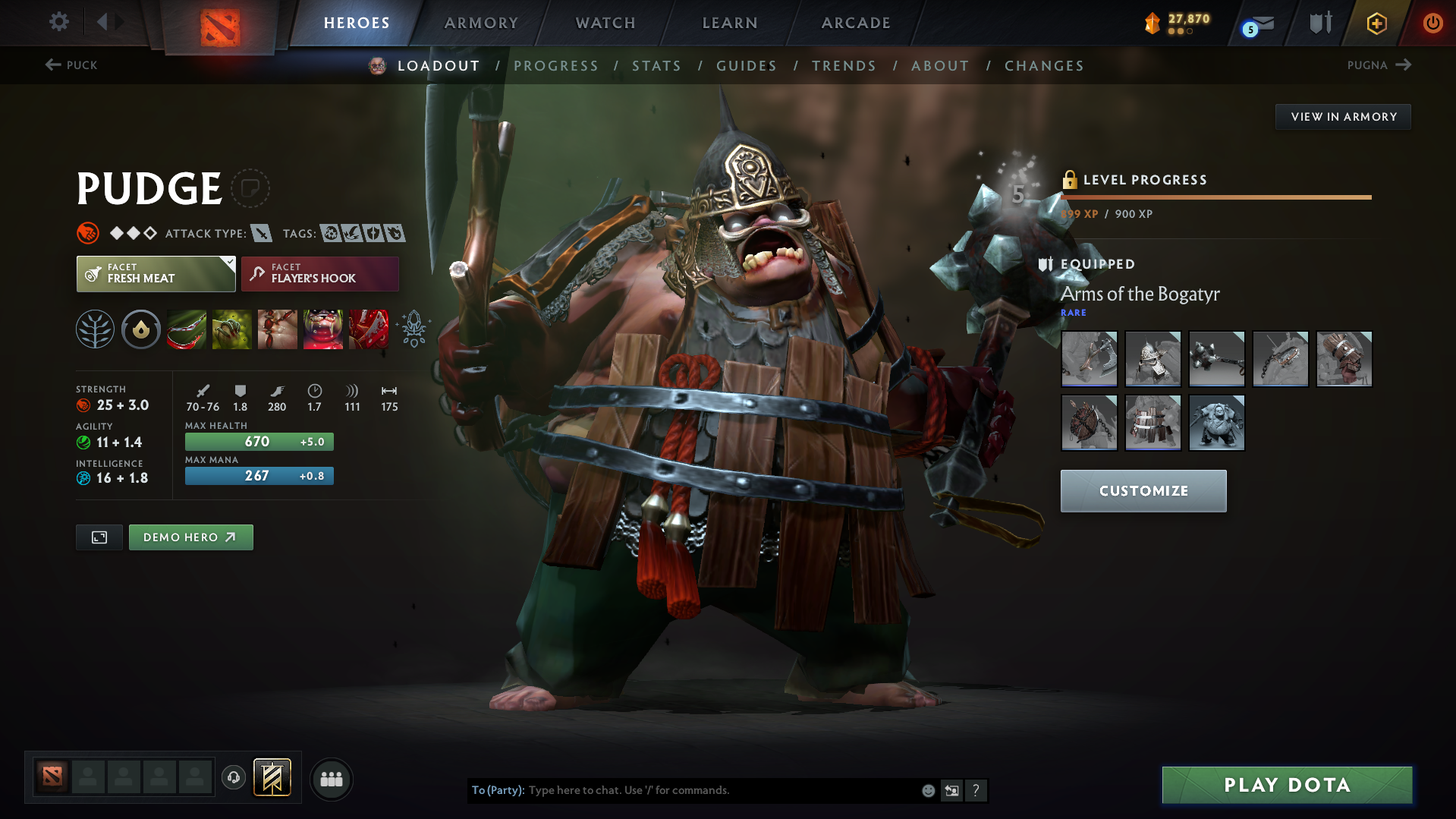Open the find party members icon
Screen dimensions: 1456x819
point(331,779)
